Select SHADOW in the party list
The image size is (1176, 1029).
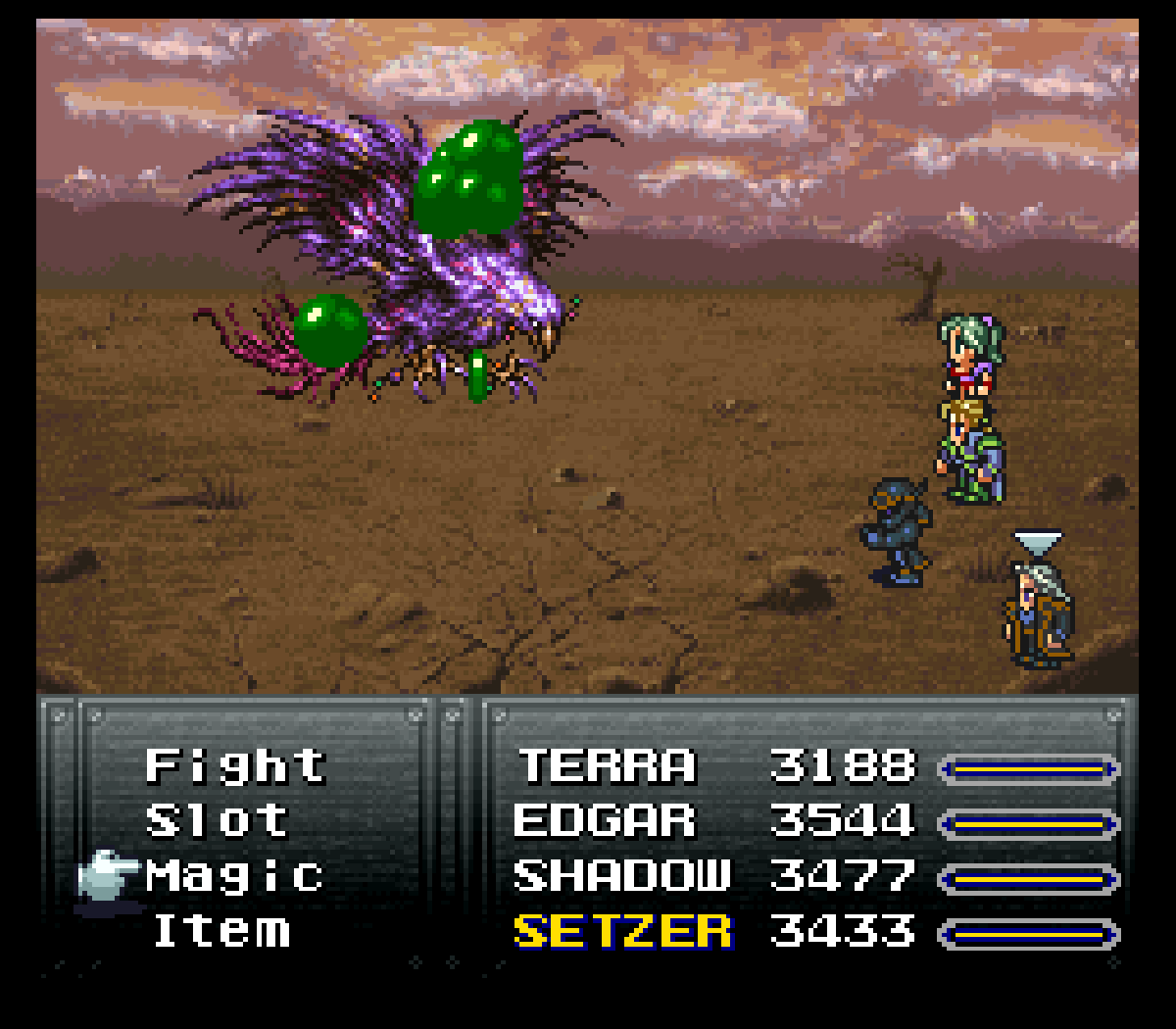[x=622, y=876]
